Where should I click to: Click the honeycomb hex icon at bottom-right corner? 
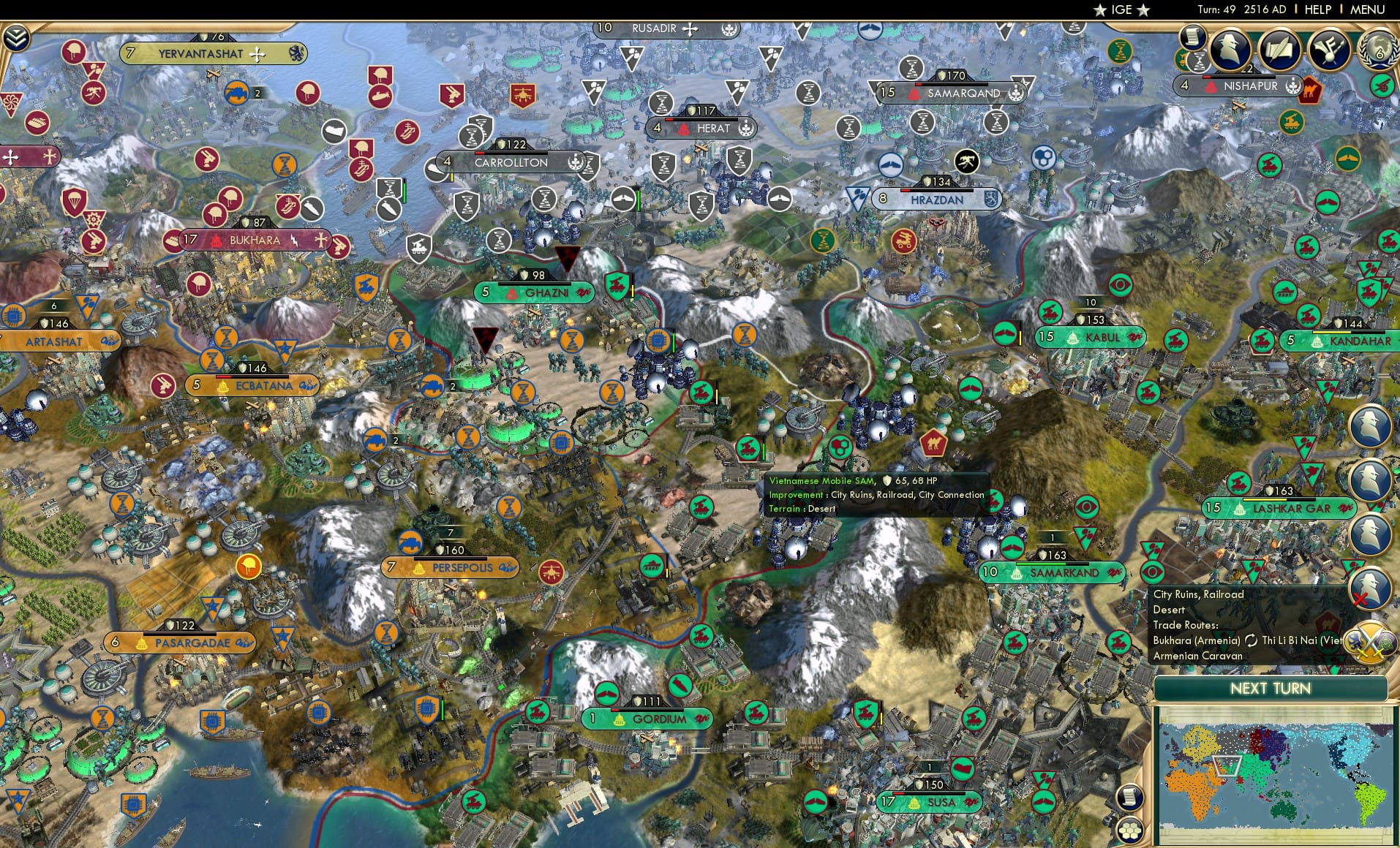pyautogui.click(x=1129, y=830)
